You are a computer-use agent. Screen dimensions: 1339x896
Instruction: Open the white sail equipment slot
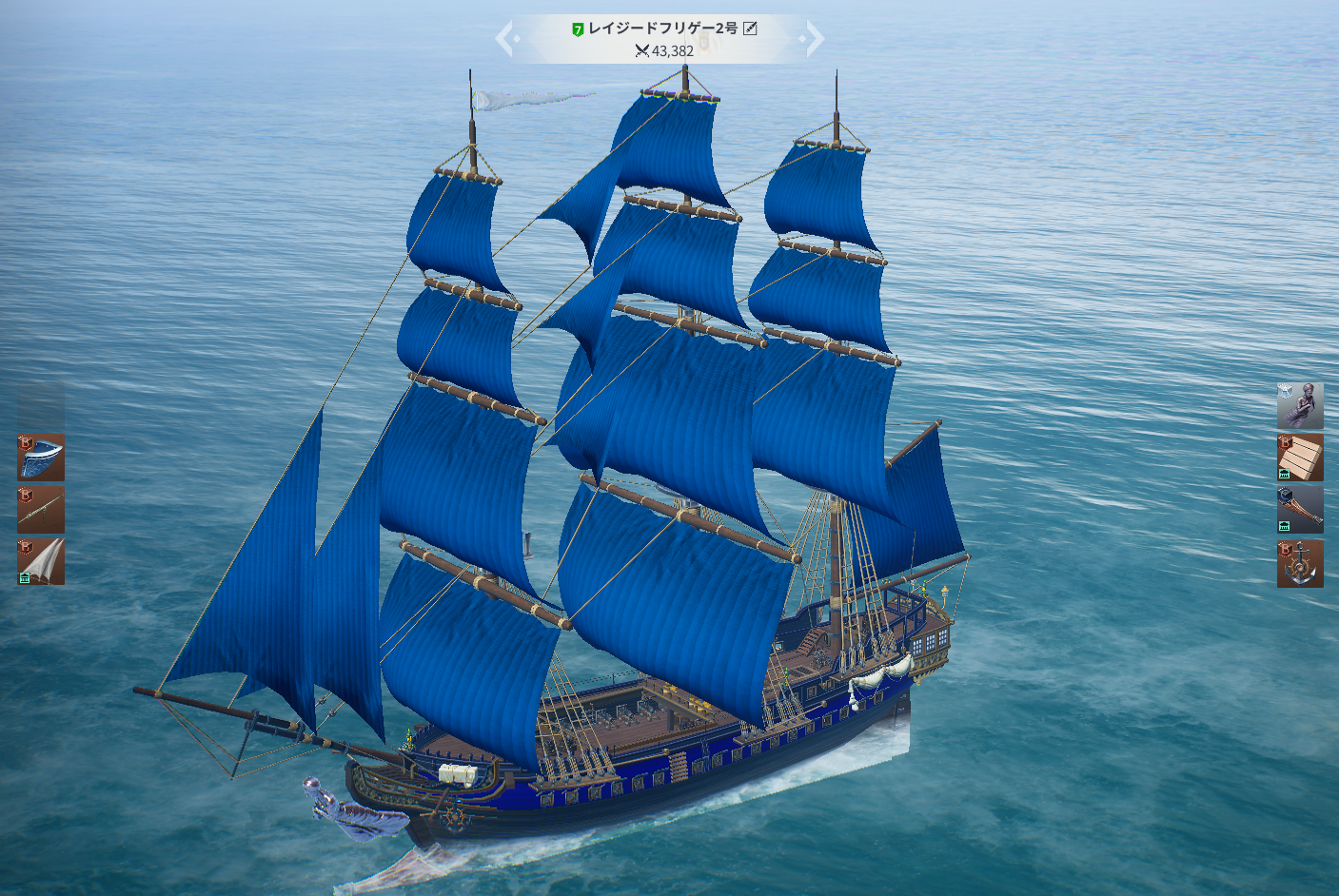(x=41, y=561)
